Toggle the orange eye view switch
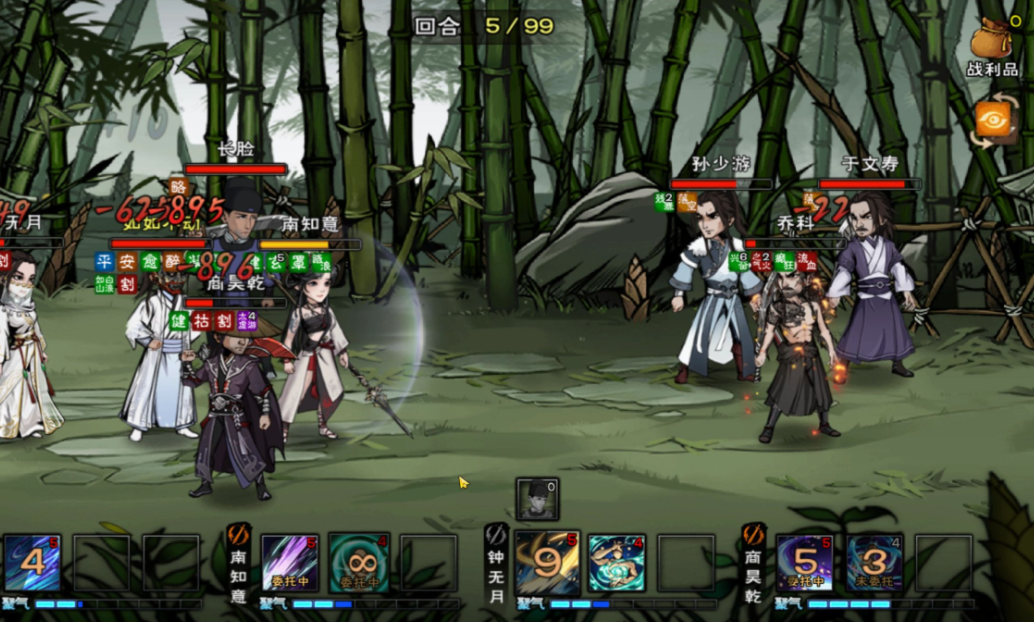Image resolution: width=1034 pixels, height=622 pixels. [x=995, y=122]
